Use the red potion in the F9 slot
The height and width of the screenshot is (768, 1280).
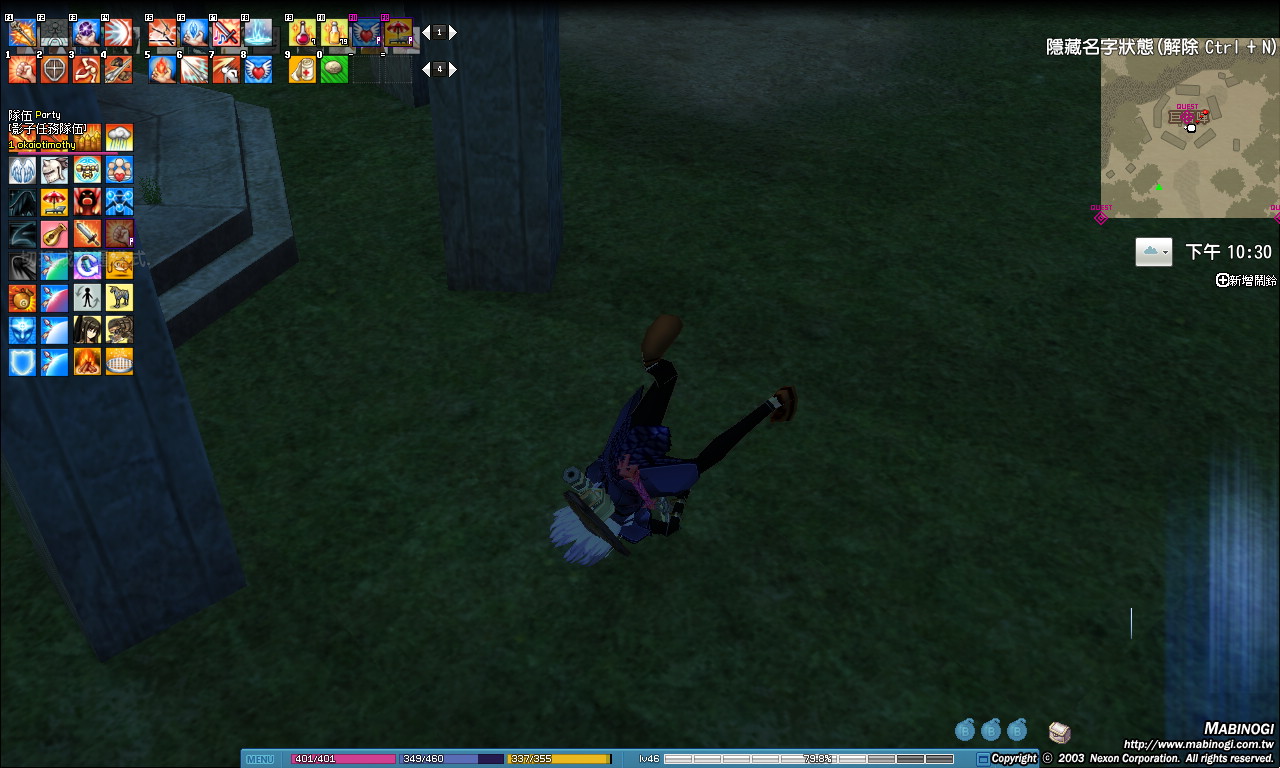tap(302, 33)
